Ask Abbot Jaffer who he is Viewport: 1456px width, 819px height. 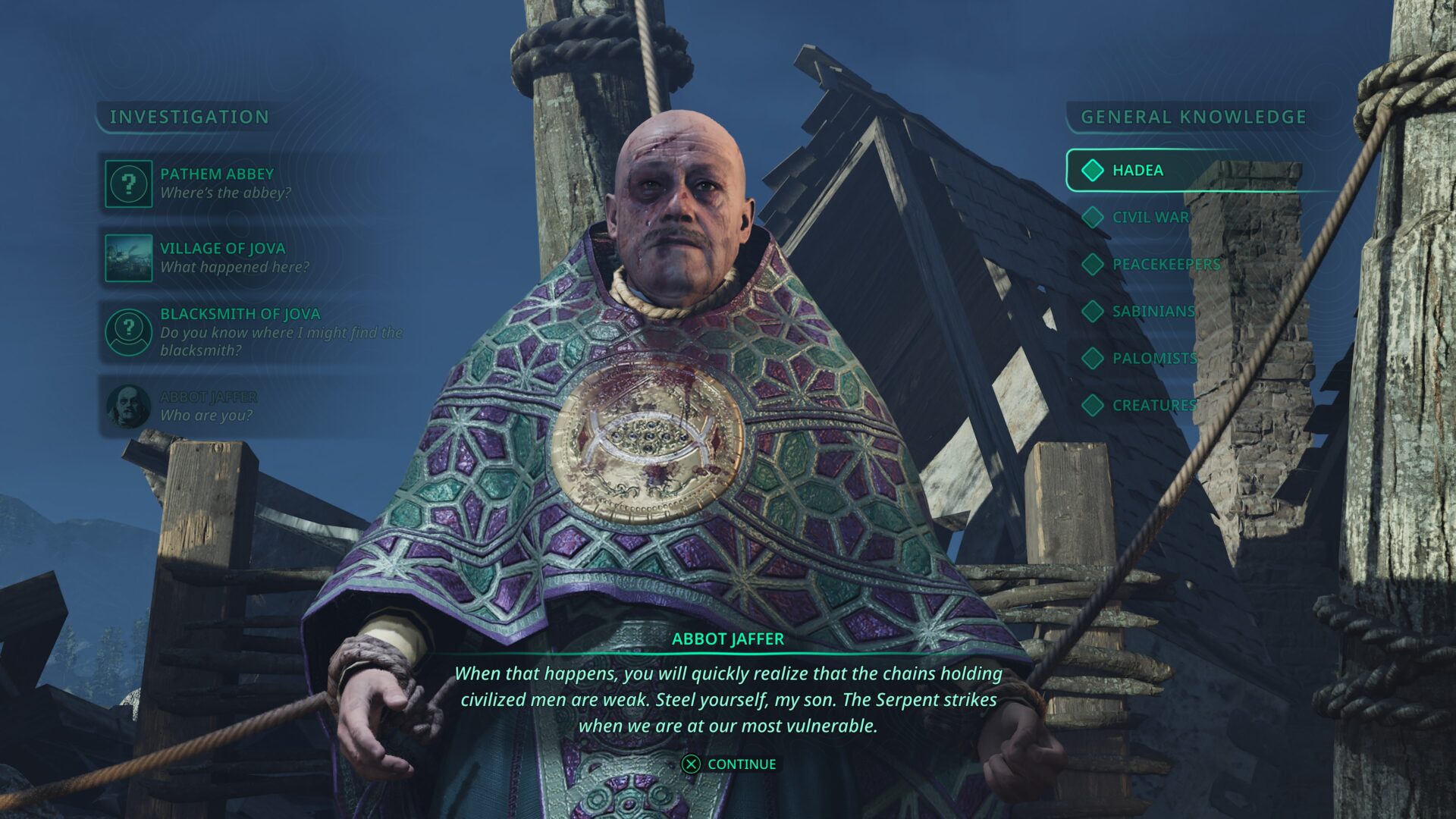point(208,406)
